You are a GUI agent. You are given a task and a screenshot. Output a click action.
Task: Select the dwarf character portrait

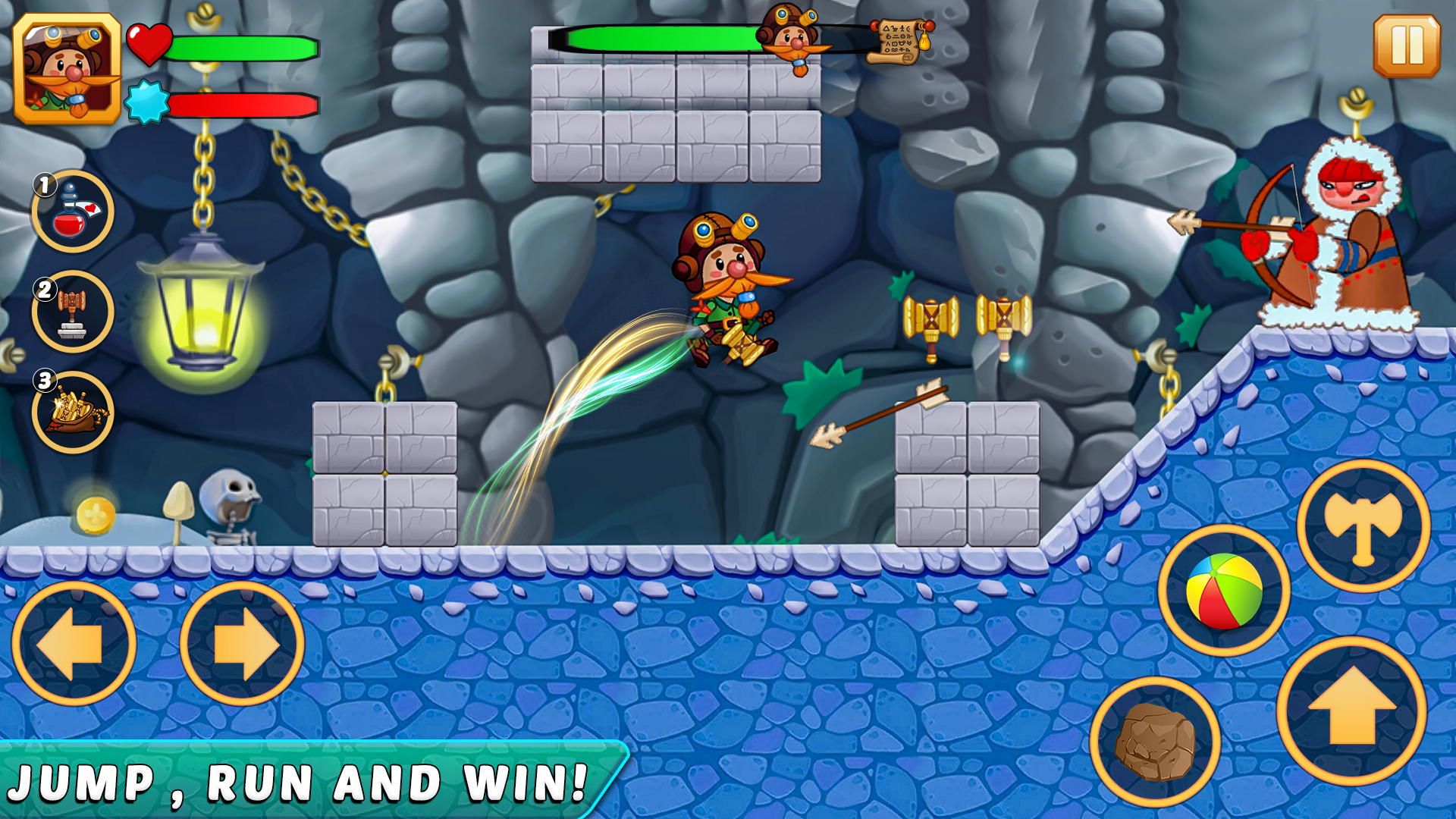point(67,68)
